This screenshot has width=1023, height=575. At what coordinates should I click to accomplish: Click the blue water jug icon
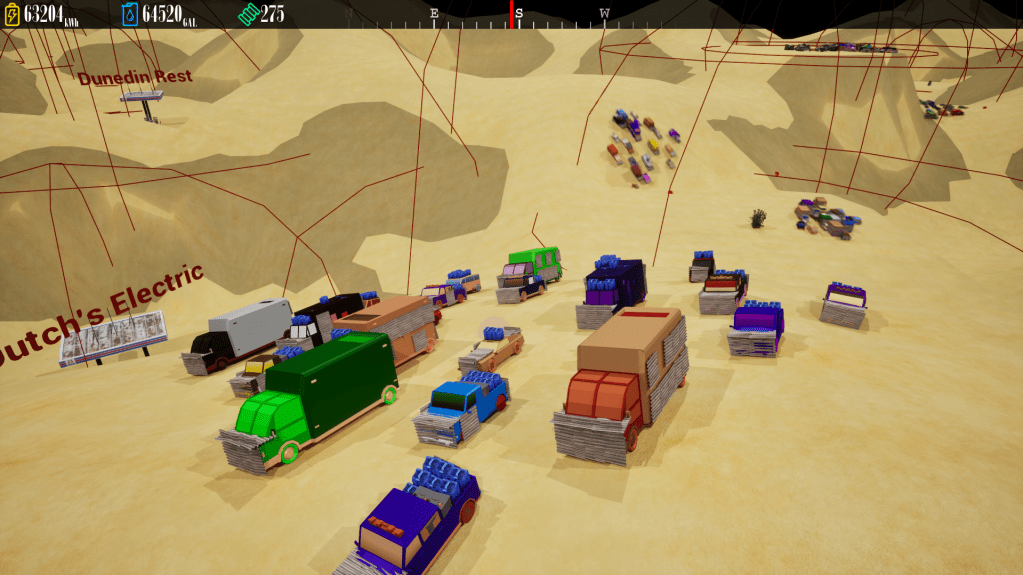pyautogui.click(x=130, y=14)
